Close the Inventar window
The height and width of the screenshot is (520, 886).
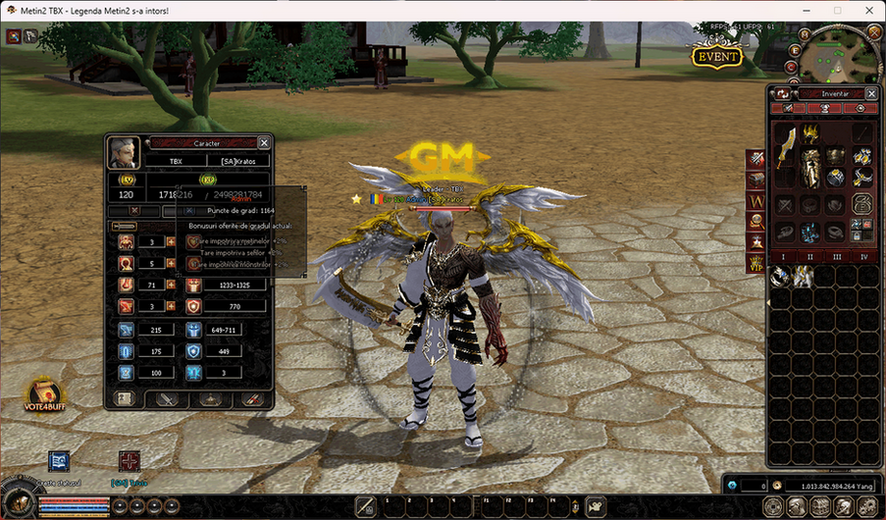tap(872, 93)
